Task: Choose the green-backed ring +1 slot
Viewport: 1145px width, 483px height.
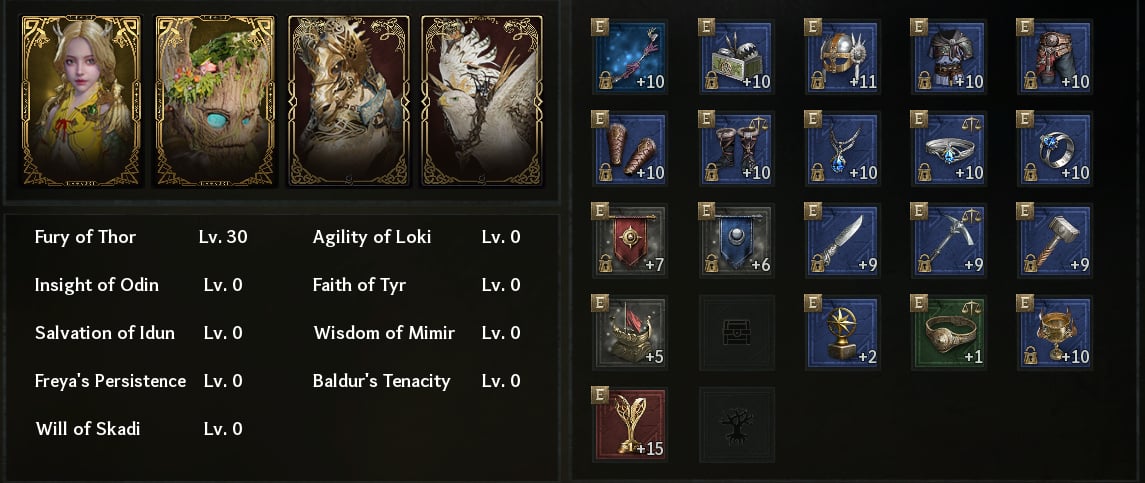Action: (949, 332)
